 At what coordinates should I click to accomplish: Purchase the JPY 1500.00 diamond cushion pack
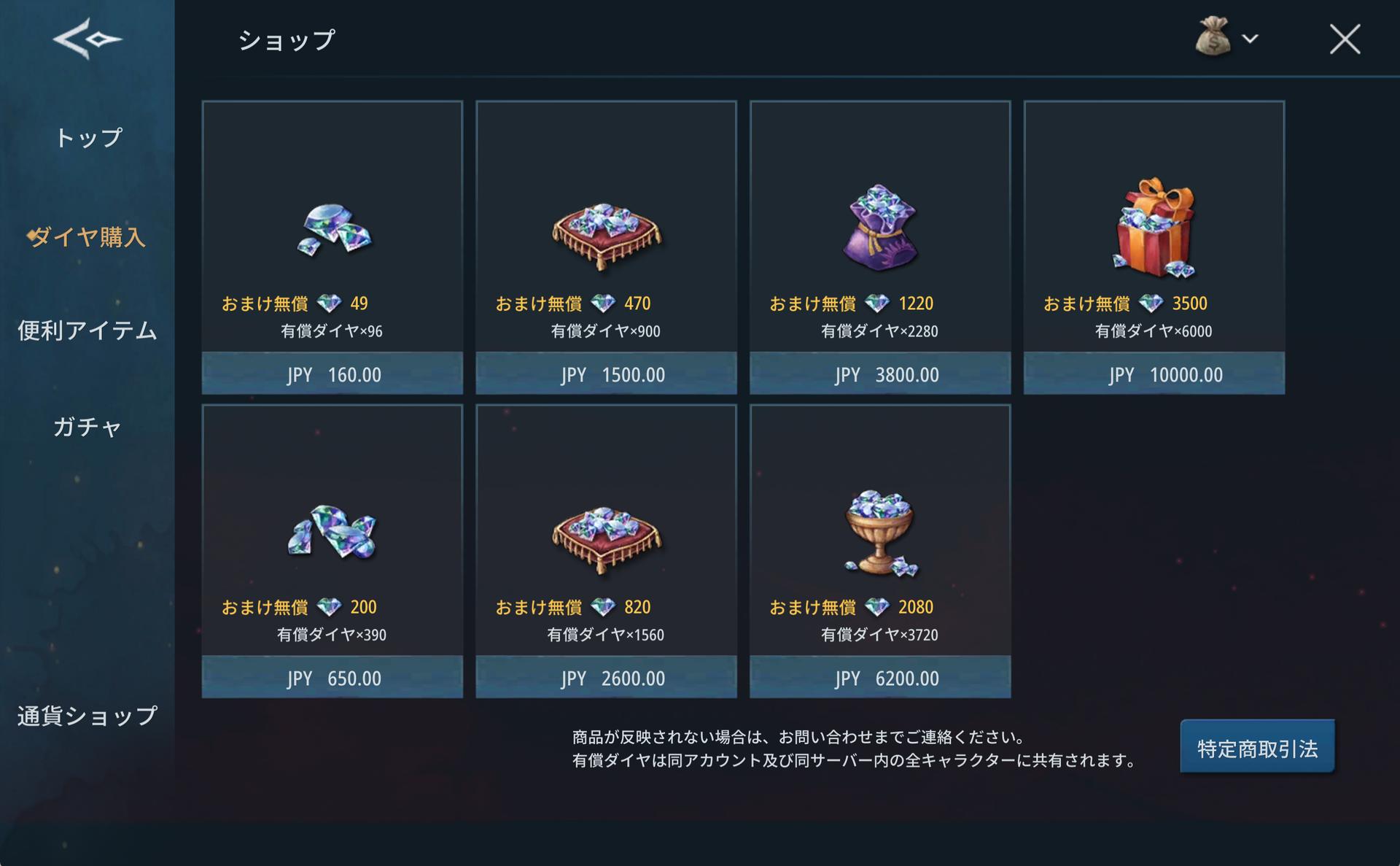click(x=606, y=374)
